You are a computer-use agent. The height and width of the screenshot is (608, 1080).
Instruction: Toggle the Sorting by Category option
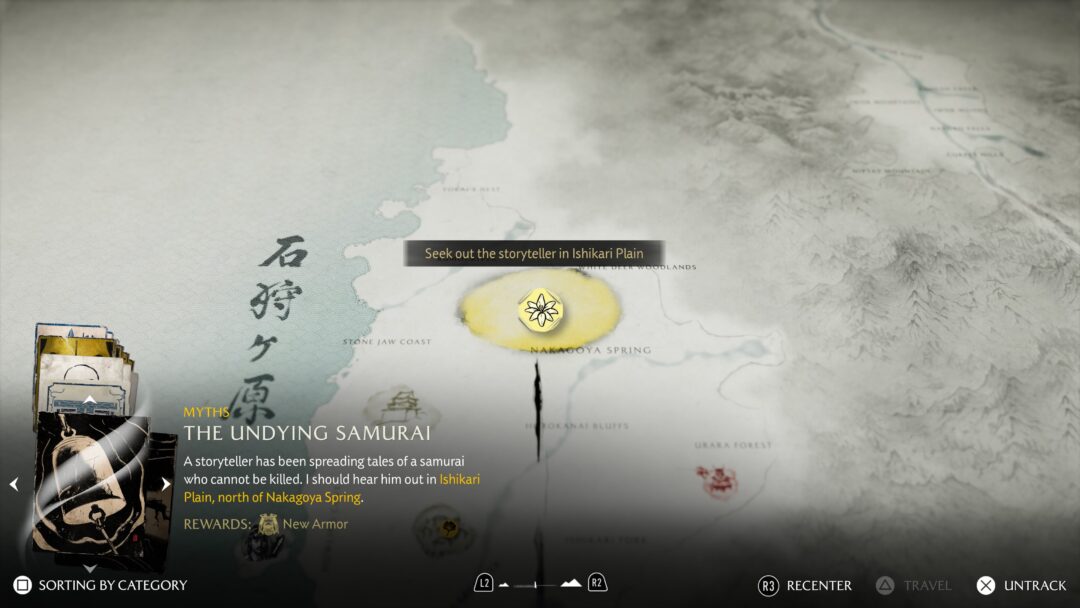tap(100, 585)
